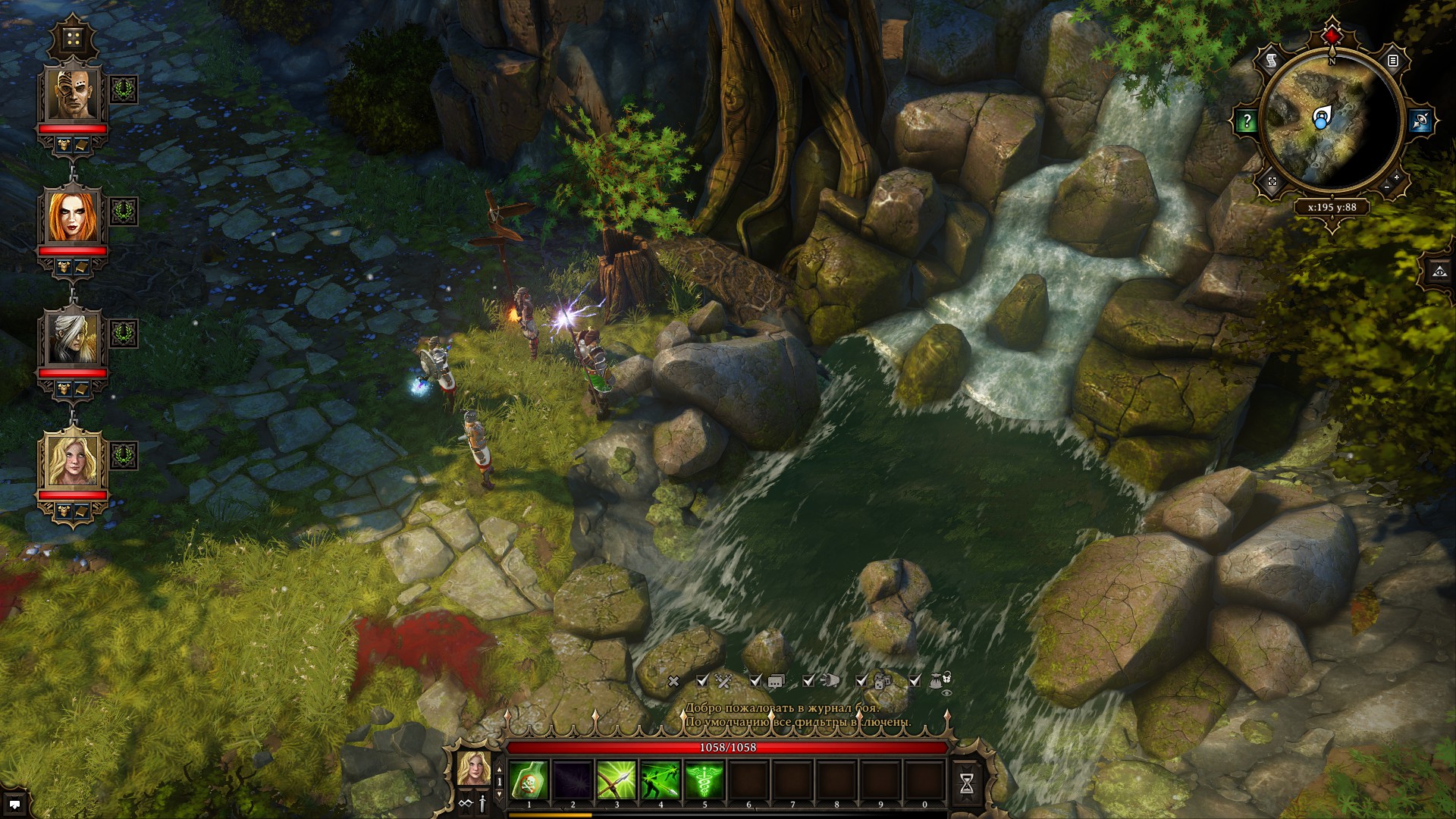
Task: Open the red-haired woman's skill book icon
Action: pos(81,266)
